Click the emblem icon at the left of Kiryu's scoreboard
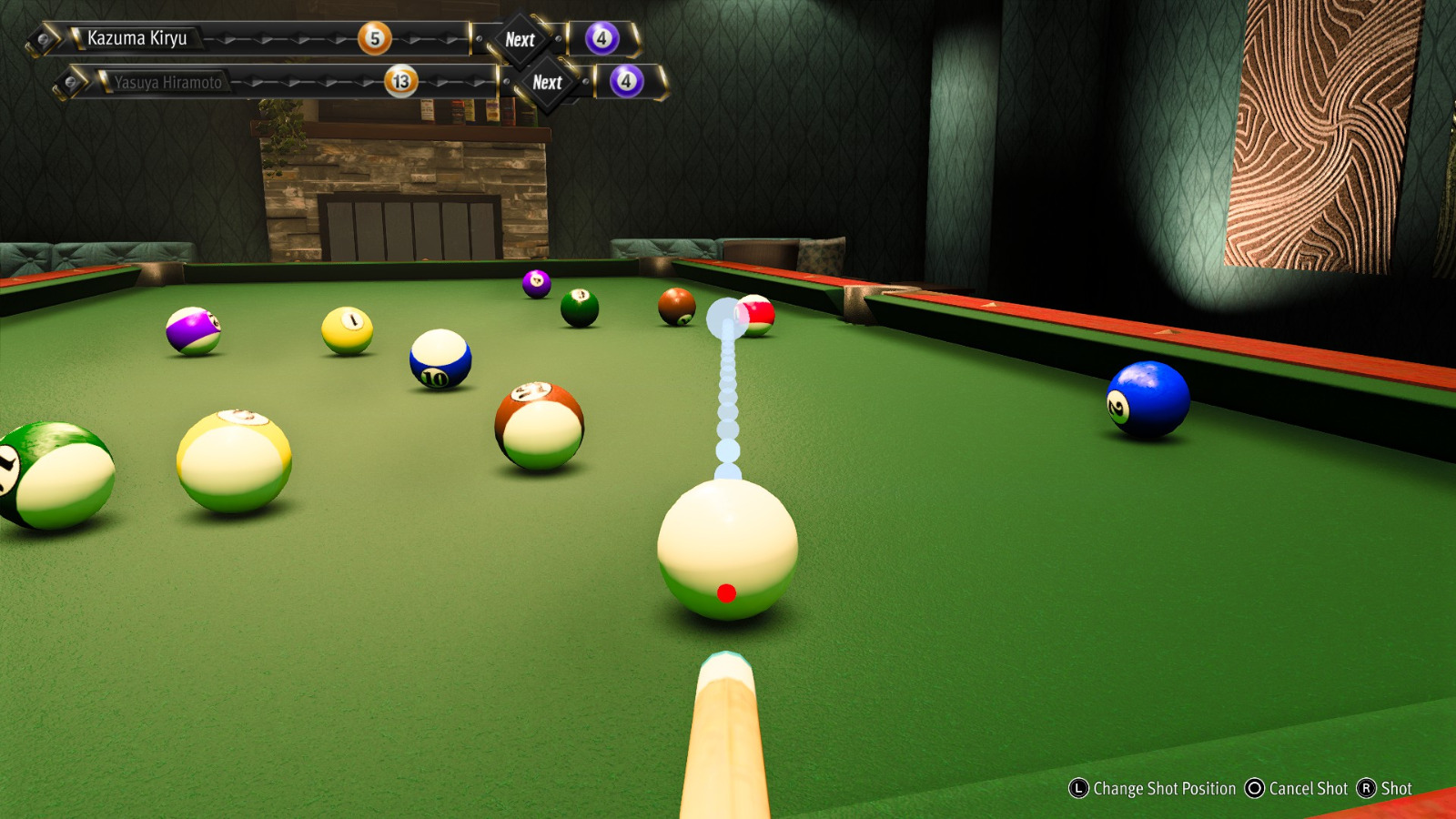1456x819 pixels. click(43, 37)
